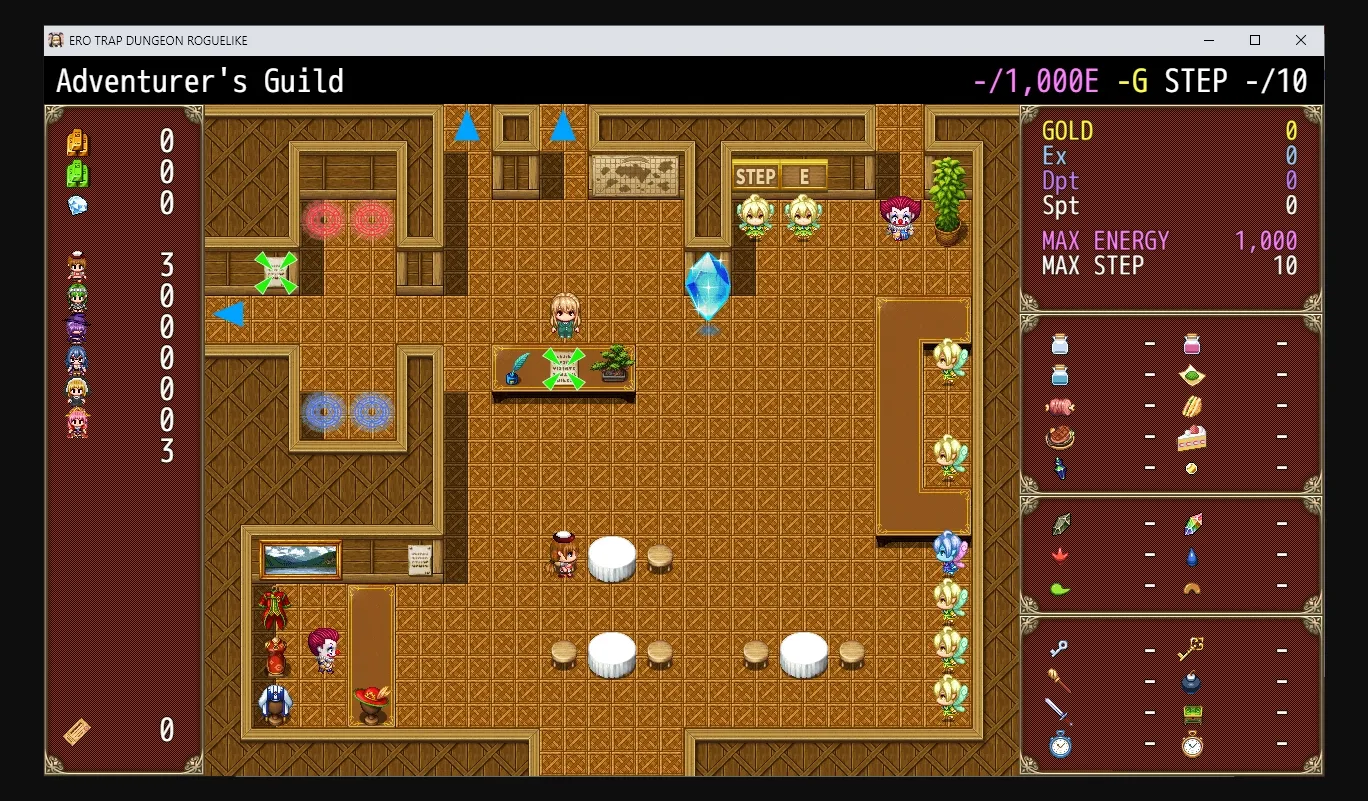Click the ornate golden key icon
The image size is (1368, 801).
[x=1190, y=649]
